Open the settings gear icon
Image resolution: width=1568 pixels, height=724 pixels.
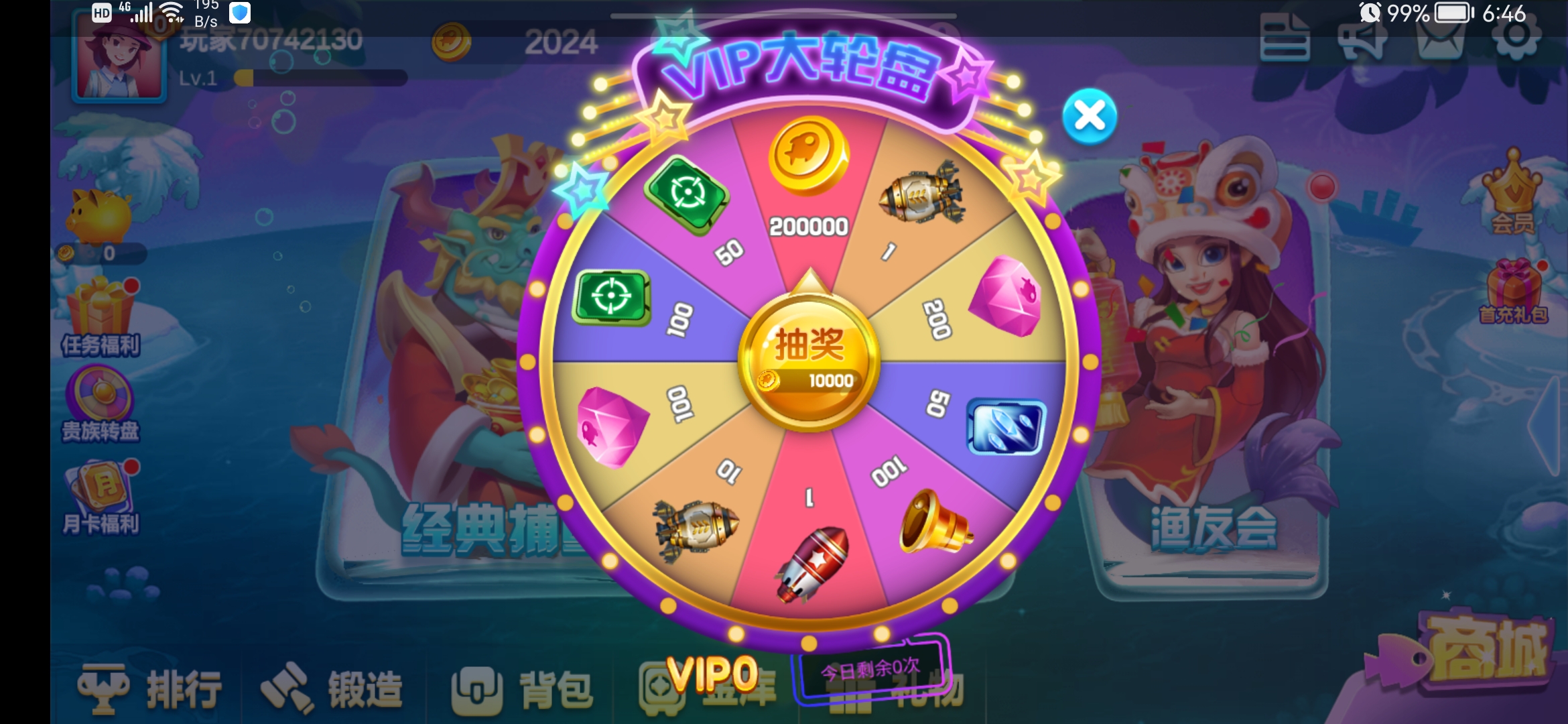pyautogui.click(x=1516, y=37)
